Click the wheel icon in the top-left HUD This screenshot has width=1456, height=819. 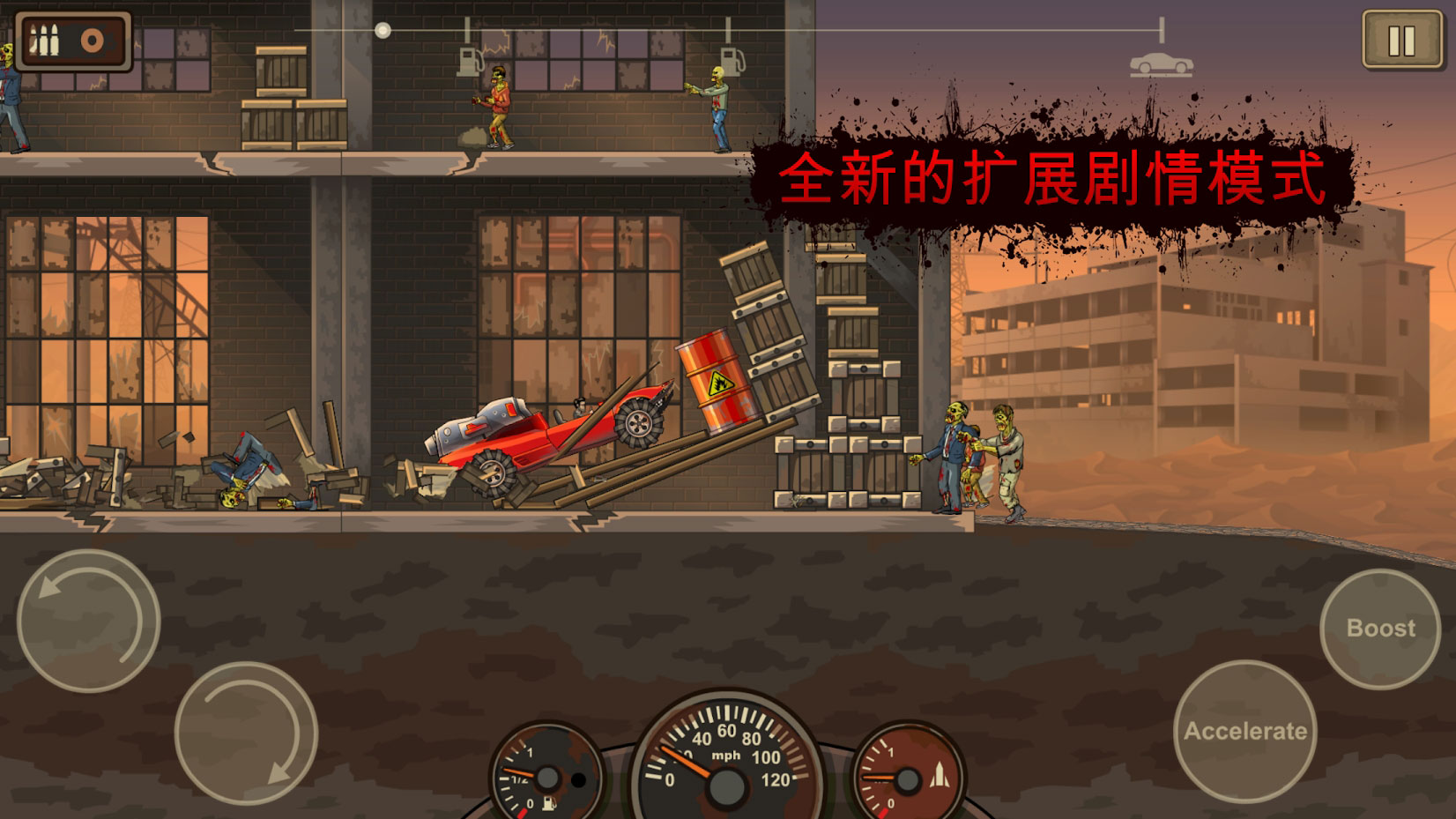pos(91,40)
